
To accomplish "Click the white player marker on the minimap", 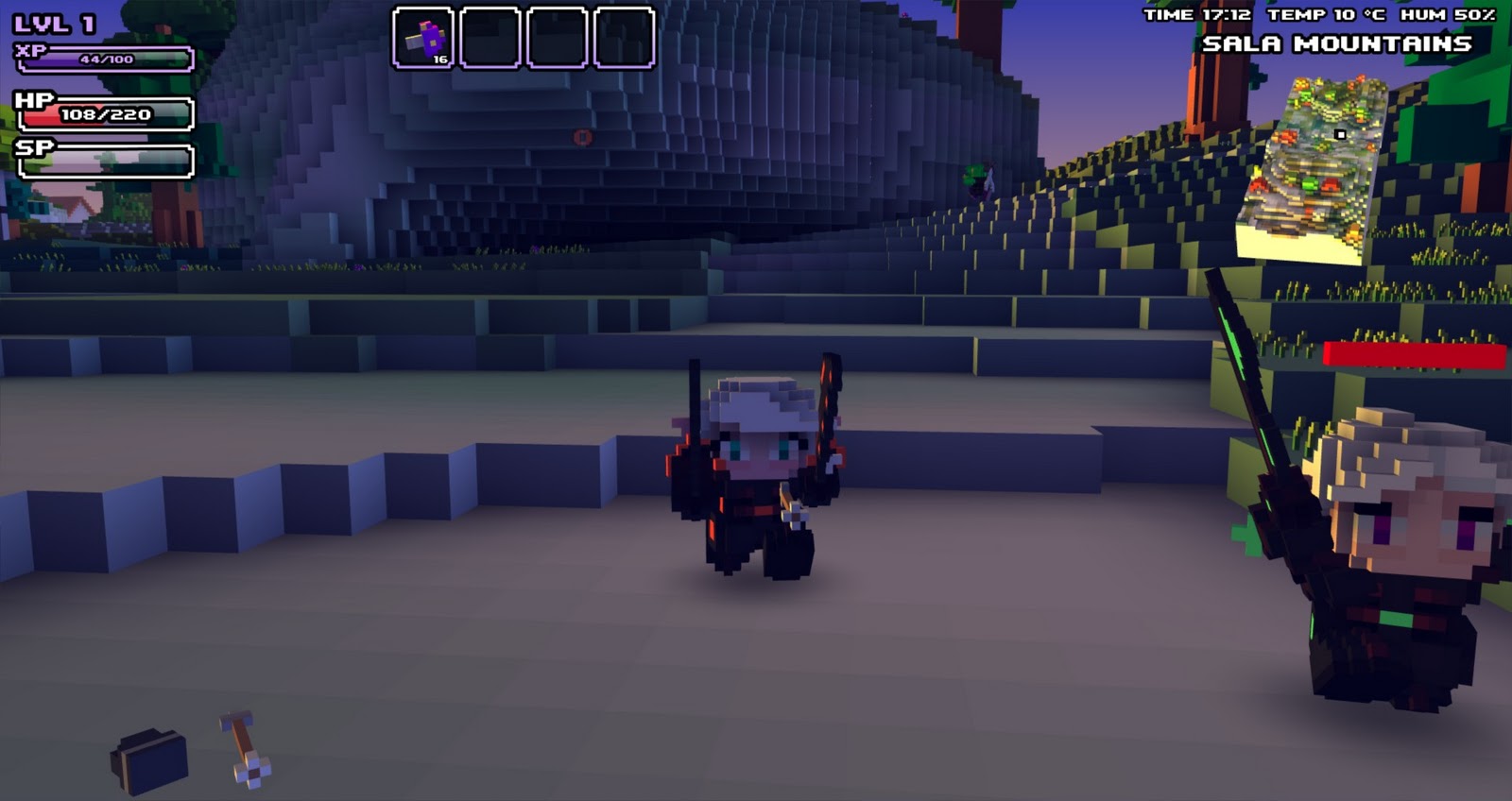I will point(1340,135).
